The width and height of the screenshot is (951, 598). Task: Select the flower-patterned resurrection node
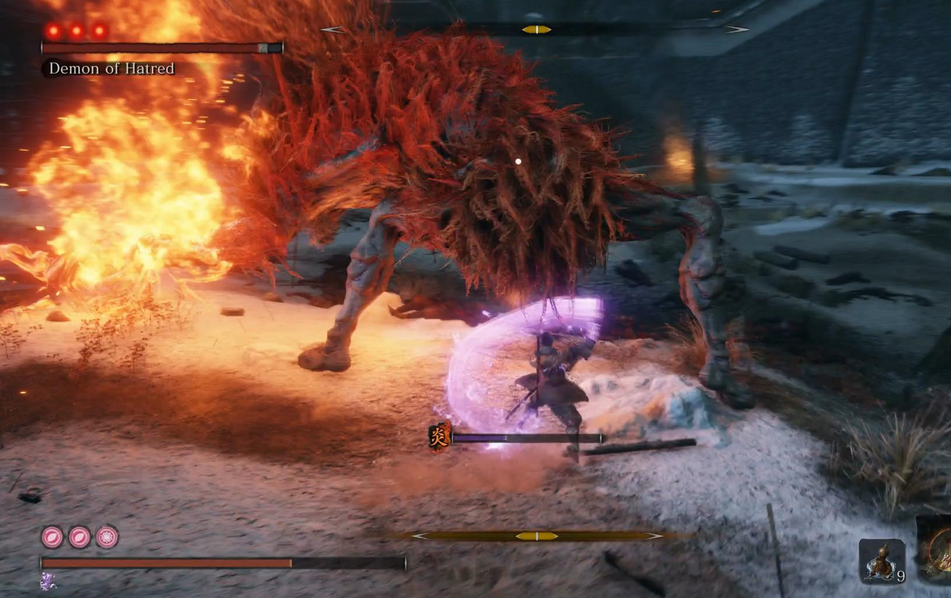tap(107, 537)
